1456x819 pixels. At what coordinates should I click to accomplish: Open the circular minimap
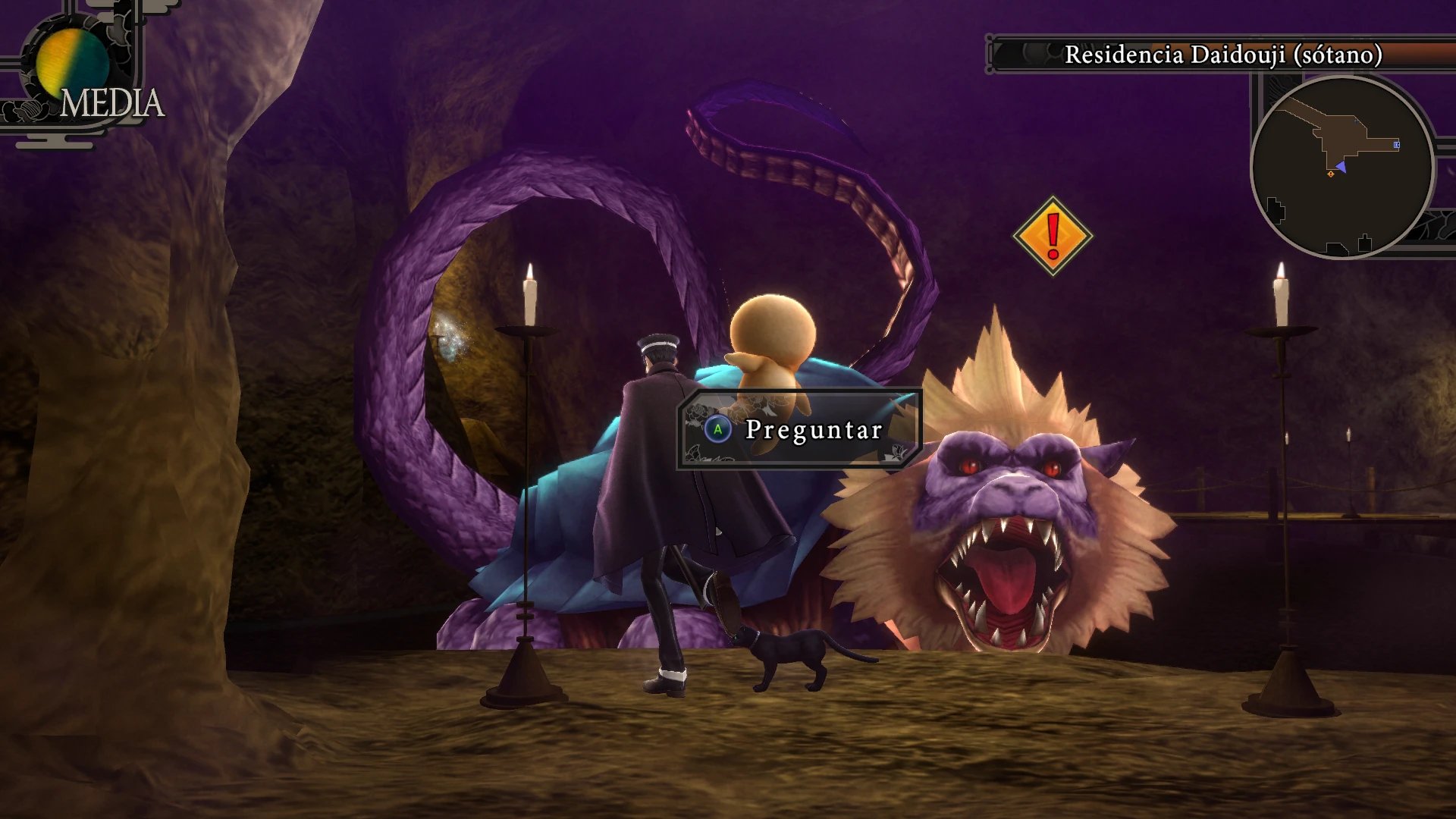point(1341,168)
